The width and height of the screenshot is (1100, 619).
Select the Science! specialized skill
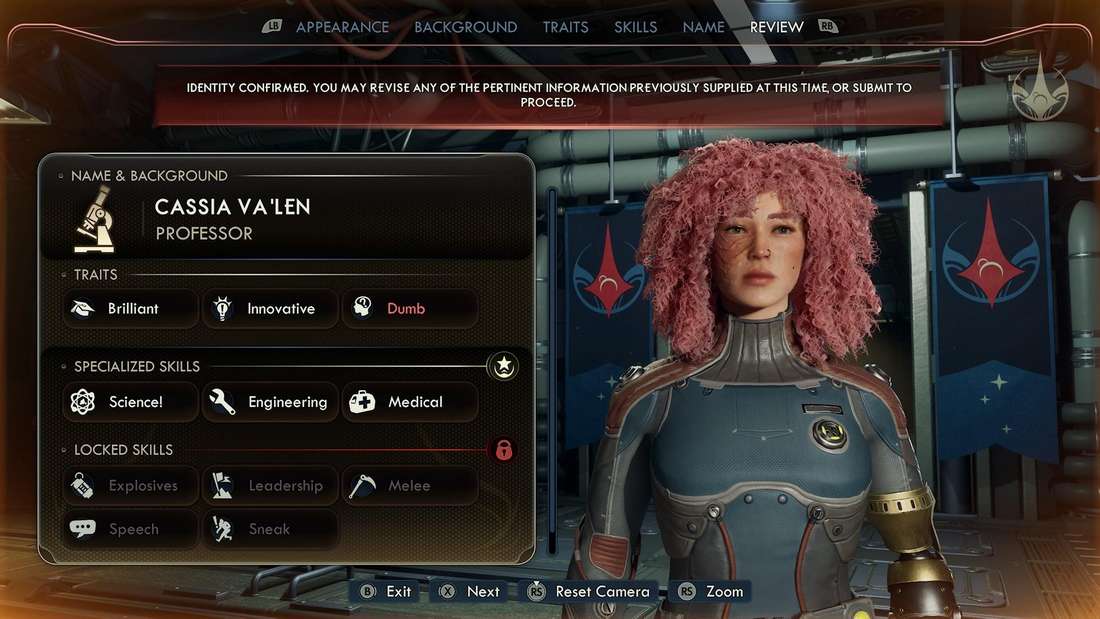[x=131, y=402]
